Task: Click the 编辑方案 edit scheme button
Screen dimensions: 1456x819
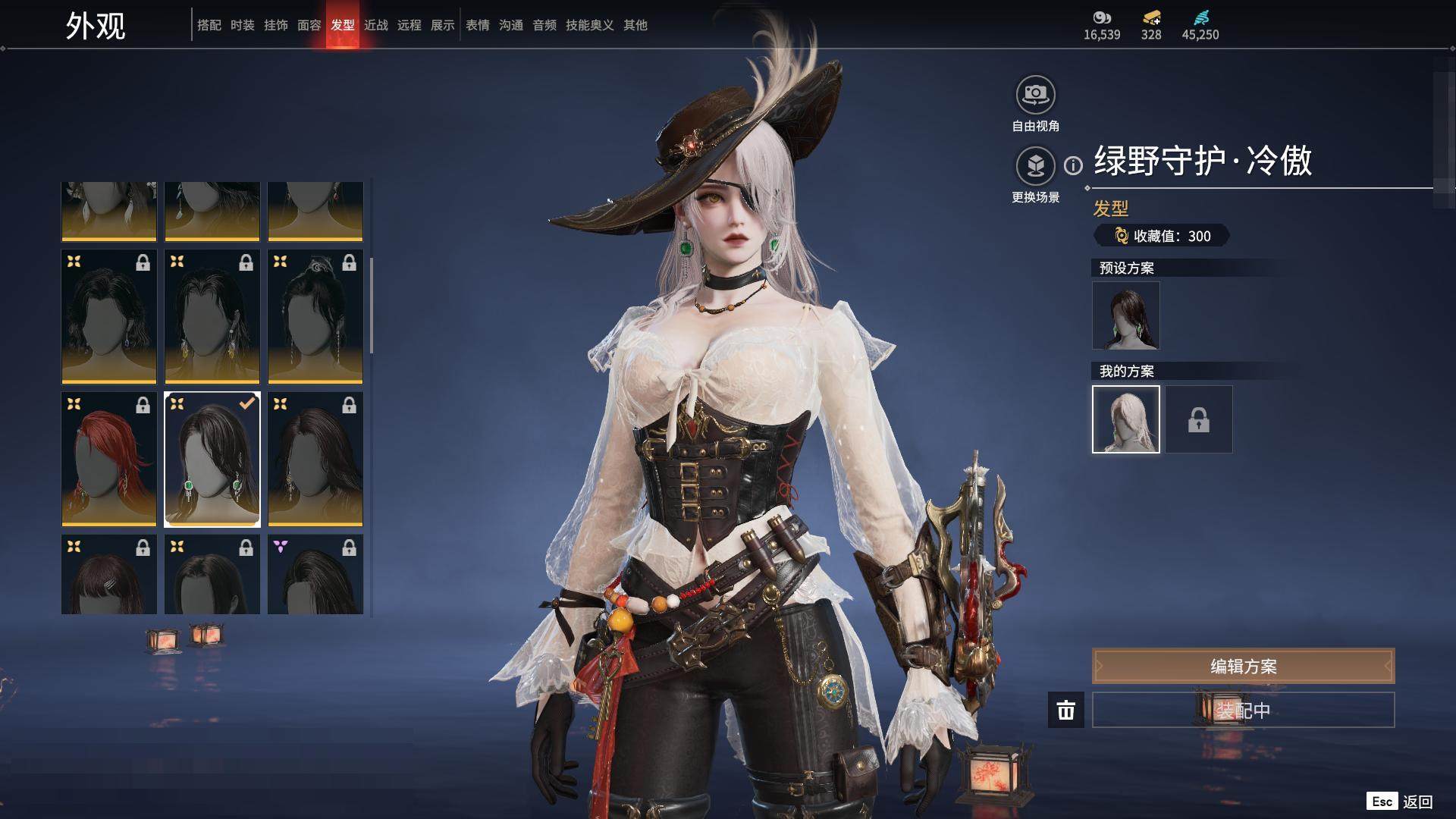Action: click(x=1243, y=666)
